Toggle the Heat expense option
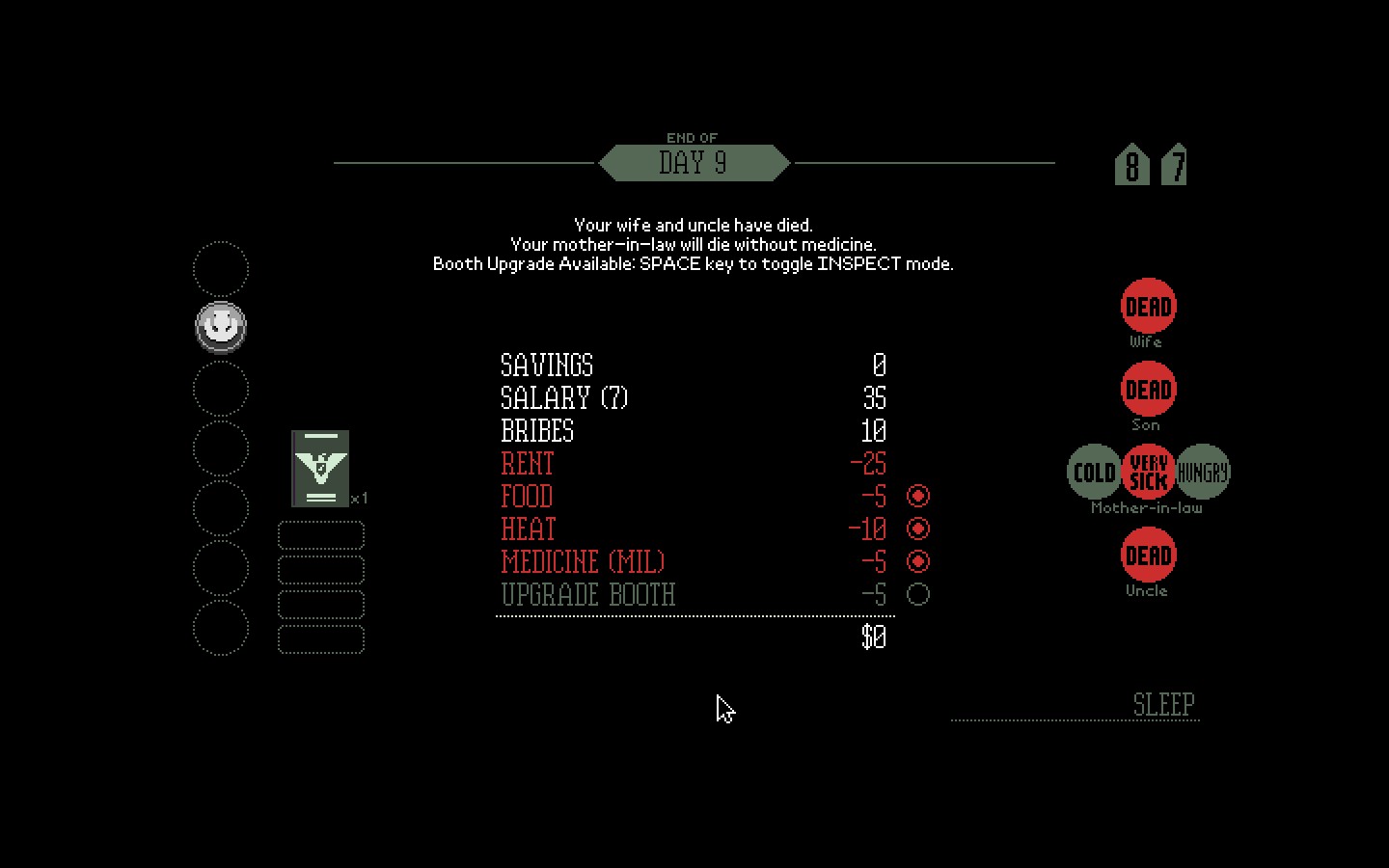 918,529
